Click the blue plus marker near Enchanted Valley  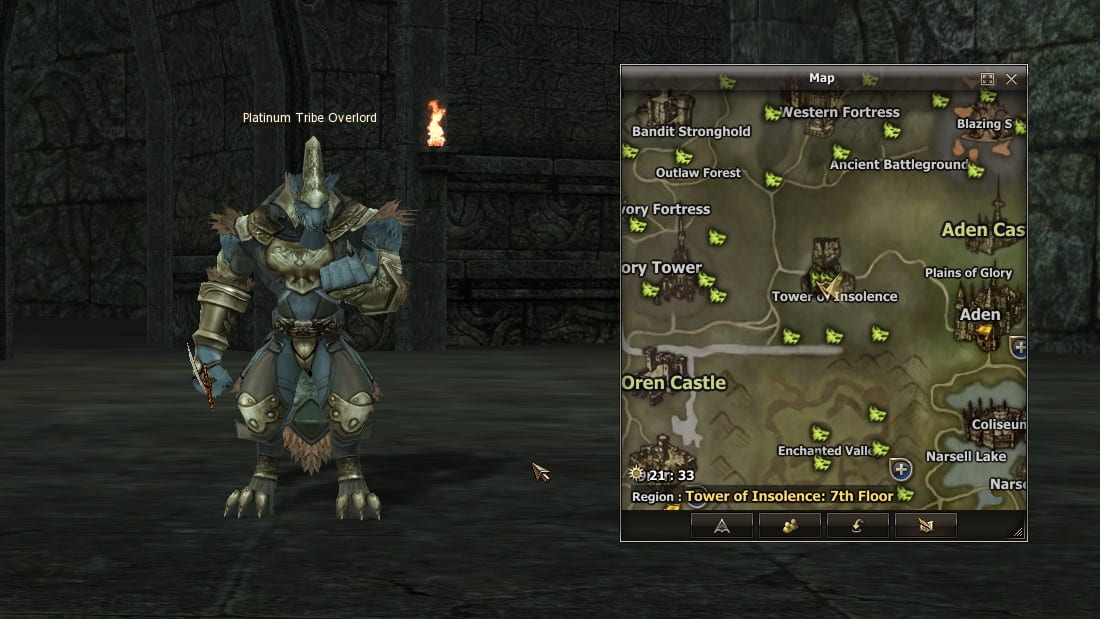tap(901, 469)
